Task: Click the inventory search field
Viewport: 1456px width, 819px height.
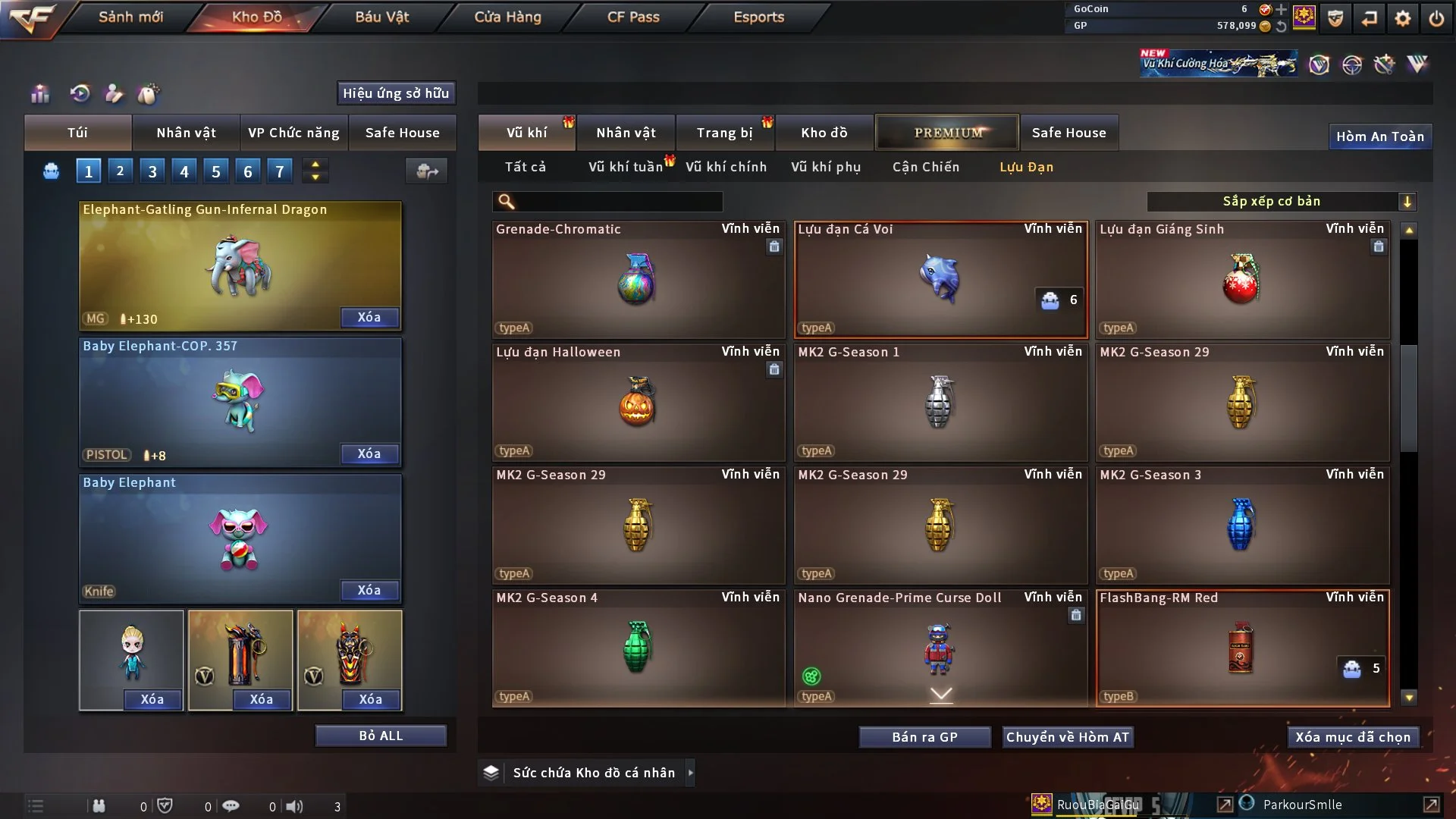Action: (x=618, y=201)
